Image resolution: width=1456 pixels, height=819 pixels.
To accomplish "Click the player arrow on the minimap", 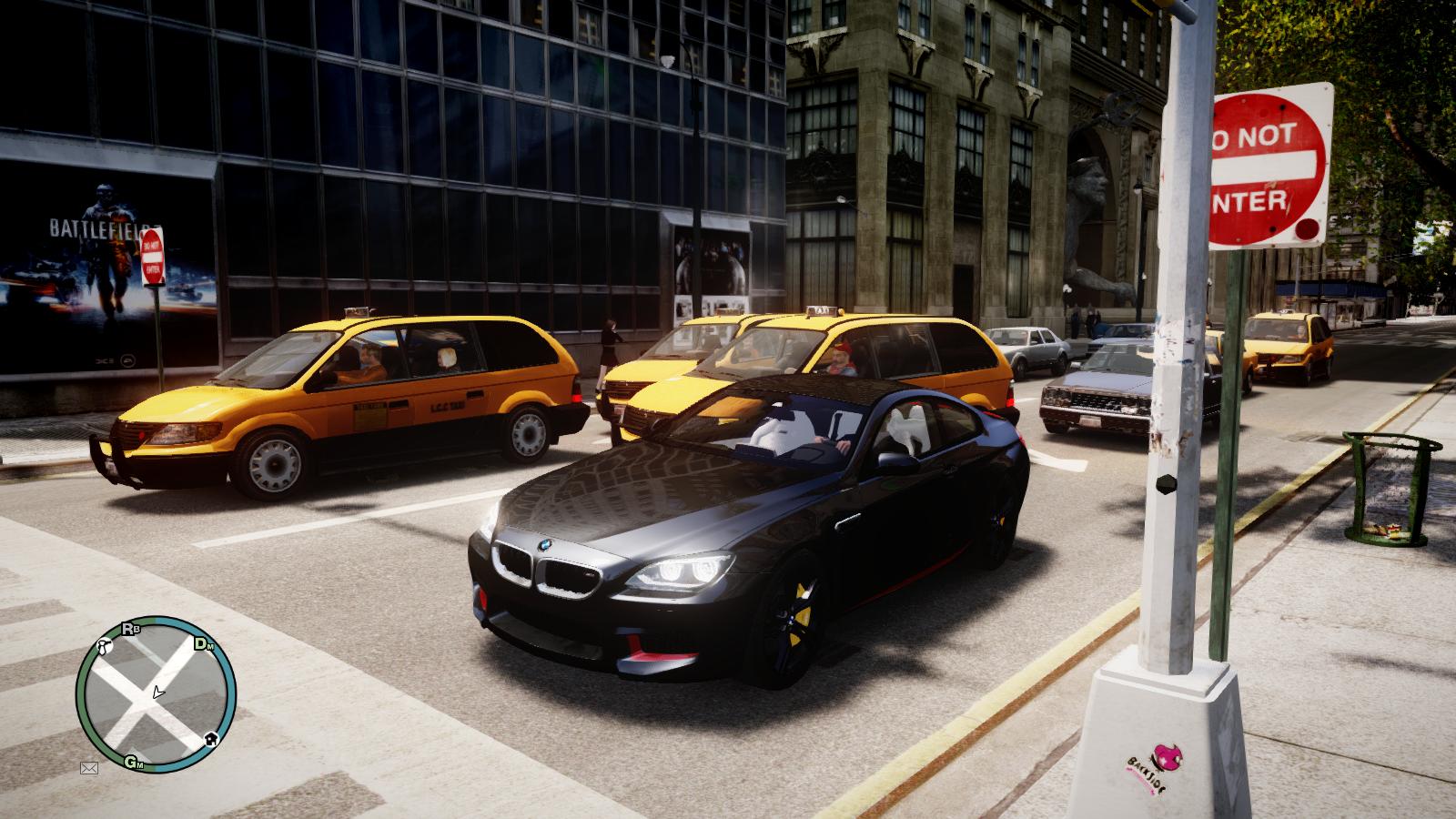I will coord(158,692).
